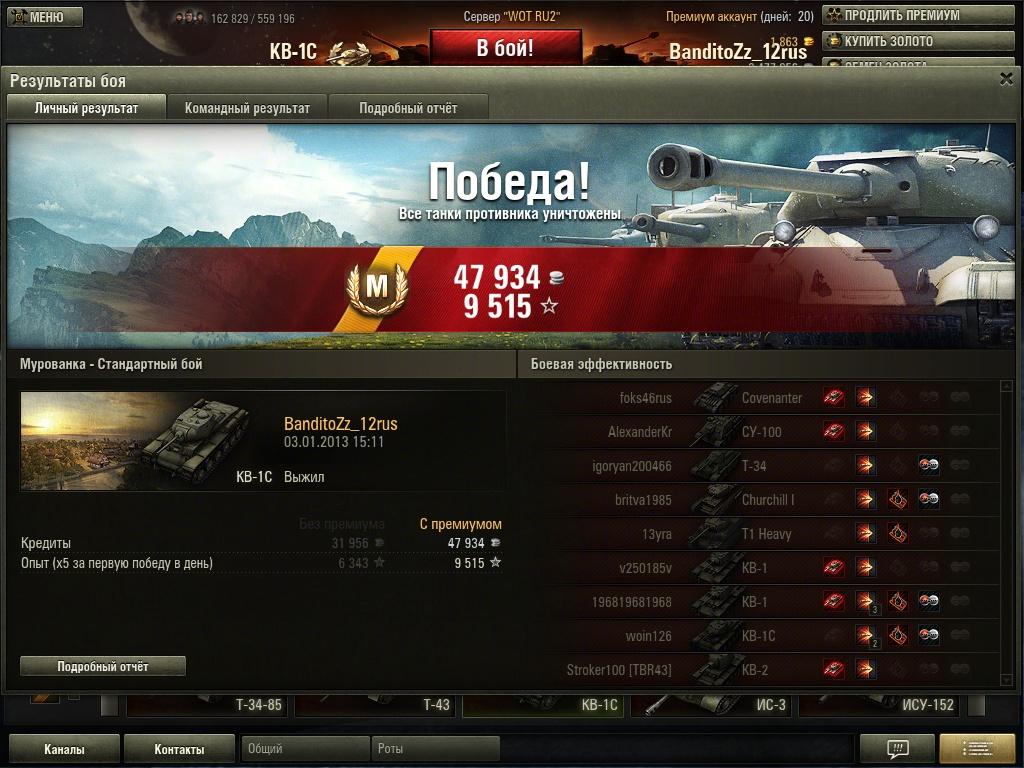Select the Общий chat tab
This screenshot has width=1024, height=768.
coord(304,749)
